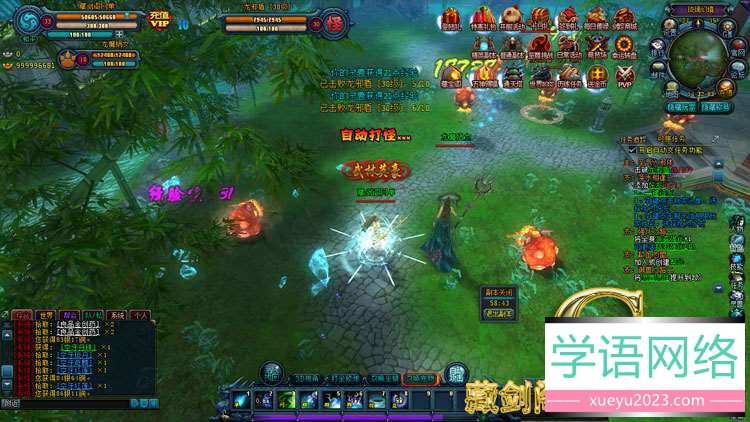The image size is (750, 422).
Task: Select the 系统 chat tab
Action: click(x=118, y=313)
